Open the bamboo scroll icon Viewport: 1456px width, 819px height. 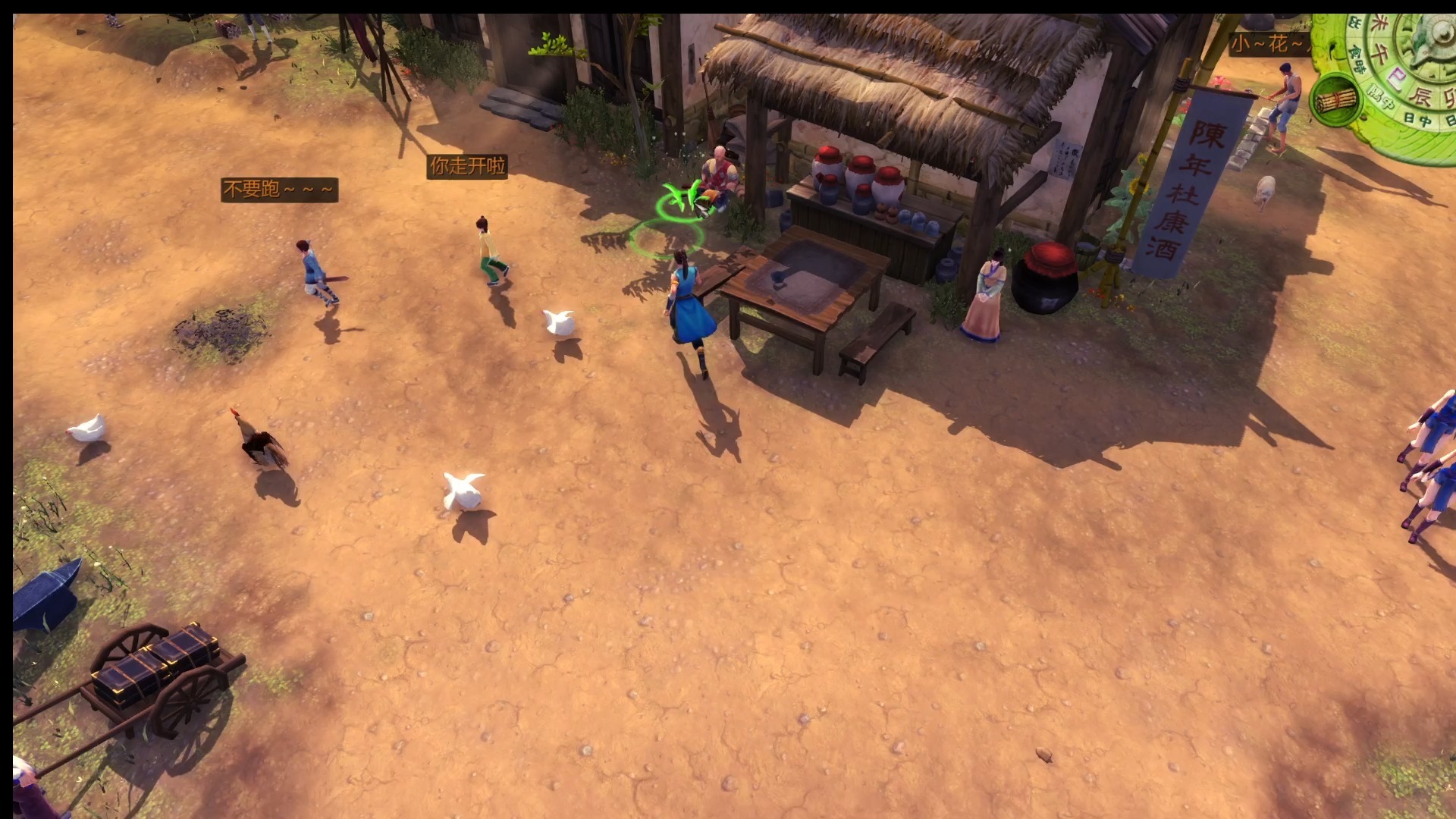point(1335,100)
